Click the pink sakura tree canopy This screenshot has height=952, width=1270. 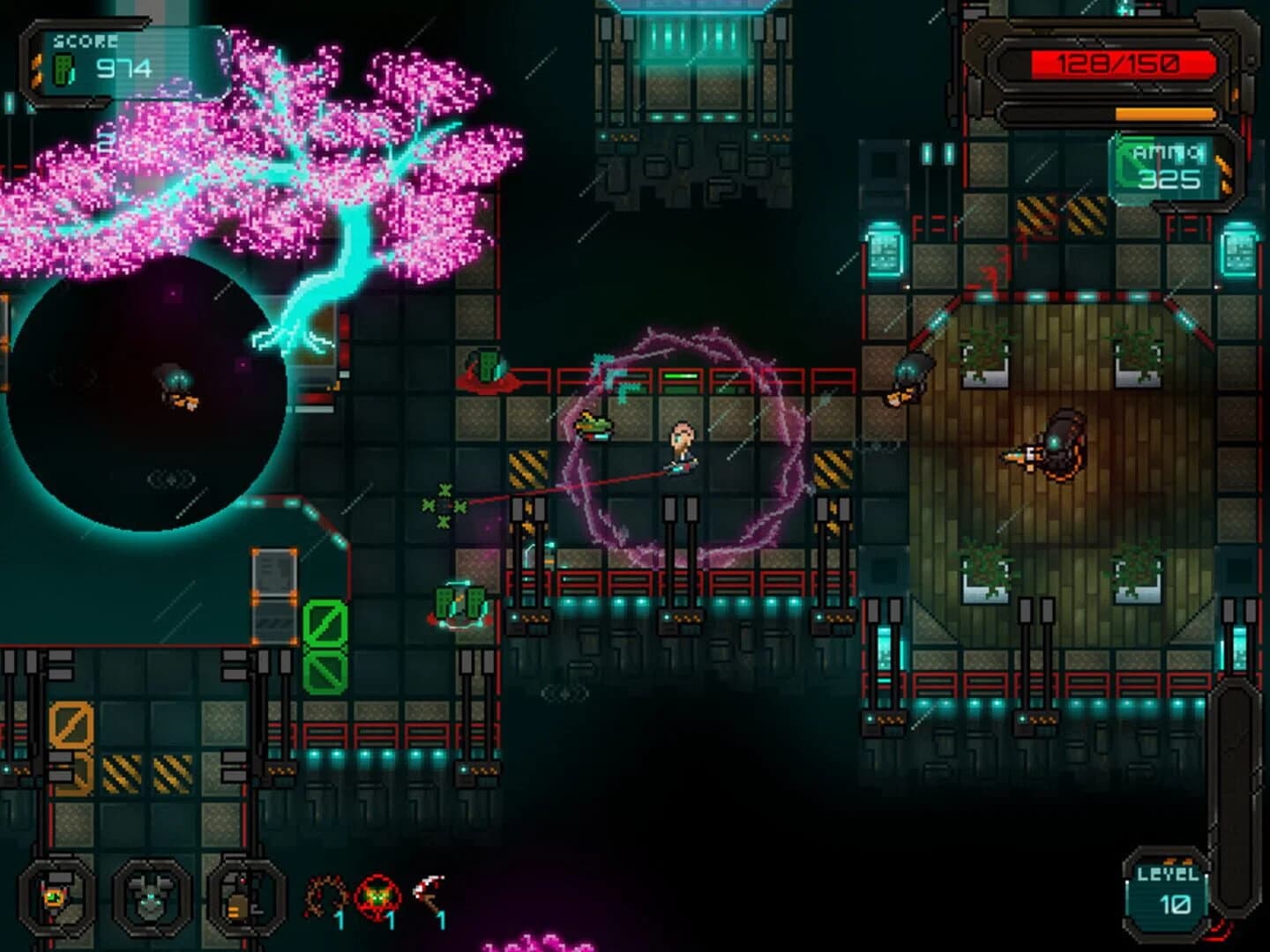click(x=265, y=150)
